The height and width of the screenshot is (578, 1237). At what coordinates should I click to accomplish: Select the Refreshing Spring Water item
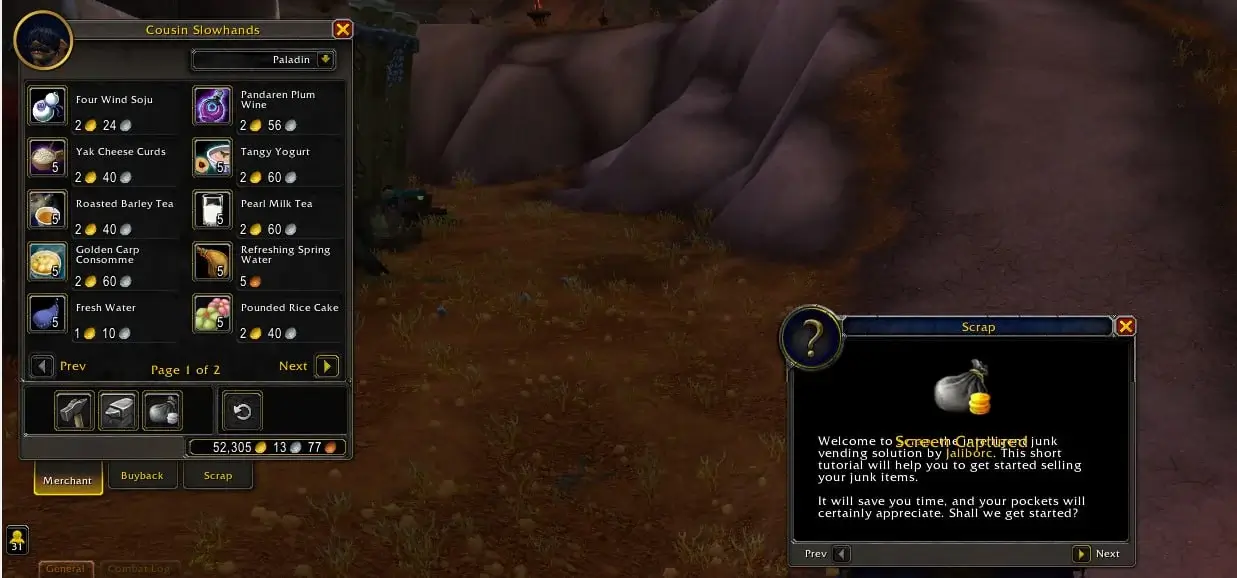coord(212,262)
